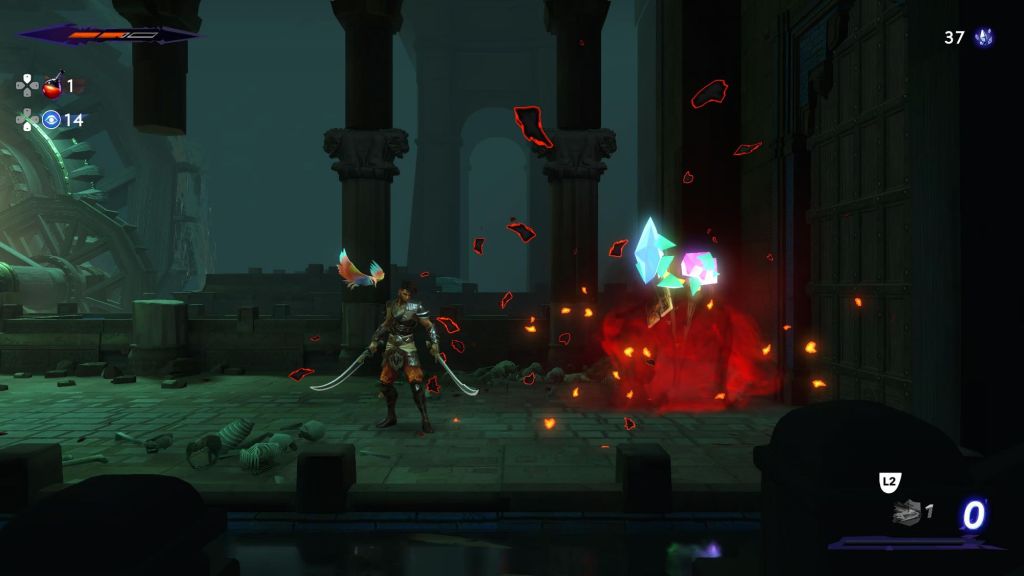Click the blue eye memory shard icon
Image resolution: width=1024 pixels, height=576 pixels.
point(52,120)
